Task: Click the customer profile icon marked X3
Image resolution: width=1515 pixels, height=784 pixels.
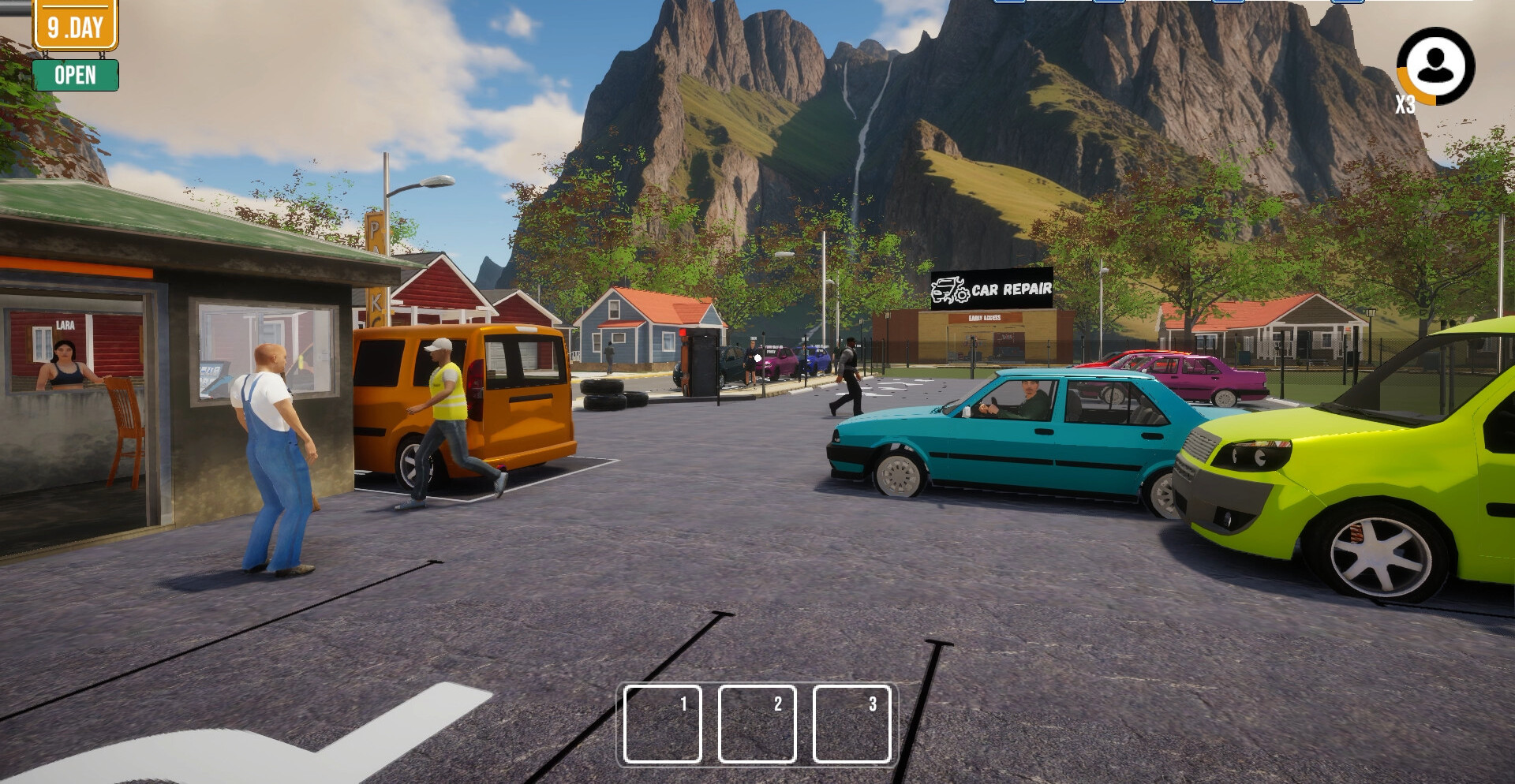Action: pyautogui.click(x=1435, y=66)
